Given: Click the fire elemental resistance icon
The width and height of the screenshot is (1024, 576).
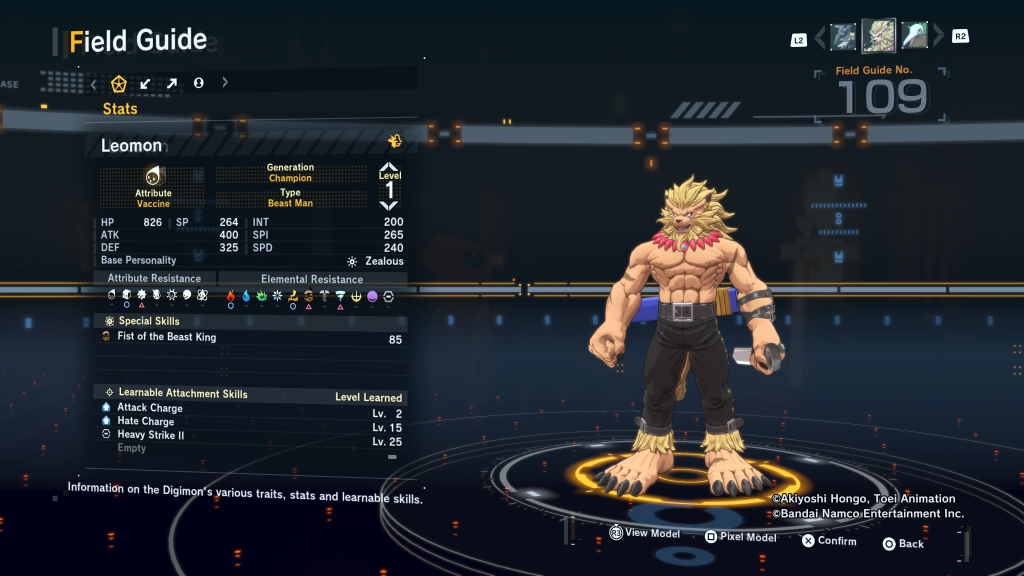Looking at the screenshot, I should click(230, 296).
